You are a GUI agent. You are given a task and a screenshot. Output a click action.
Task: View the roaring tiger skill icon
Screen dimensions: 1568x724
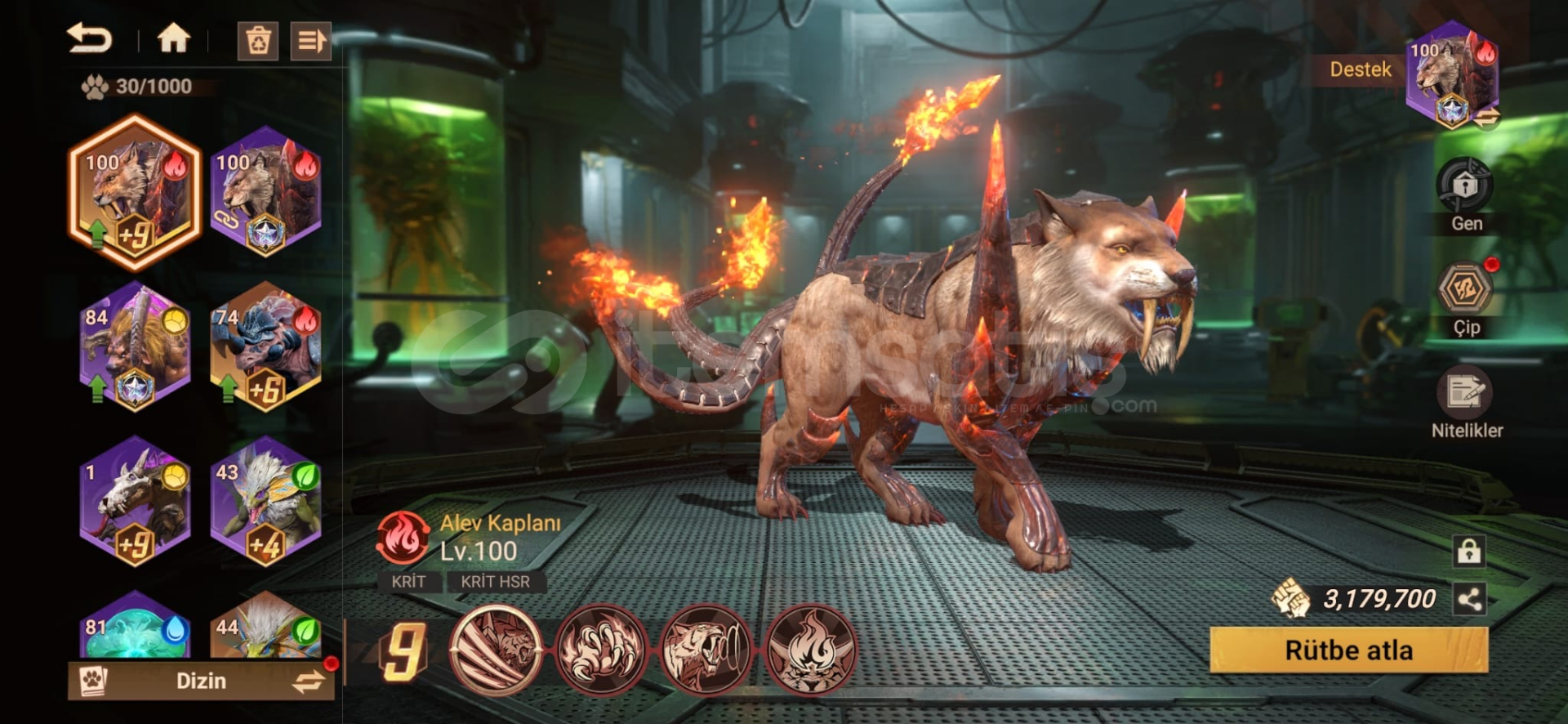tap(706, 650)
